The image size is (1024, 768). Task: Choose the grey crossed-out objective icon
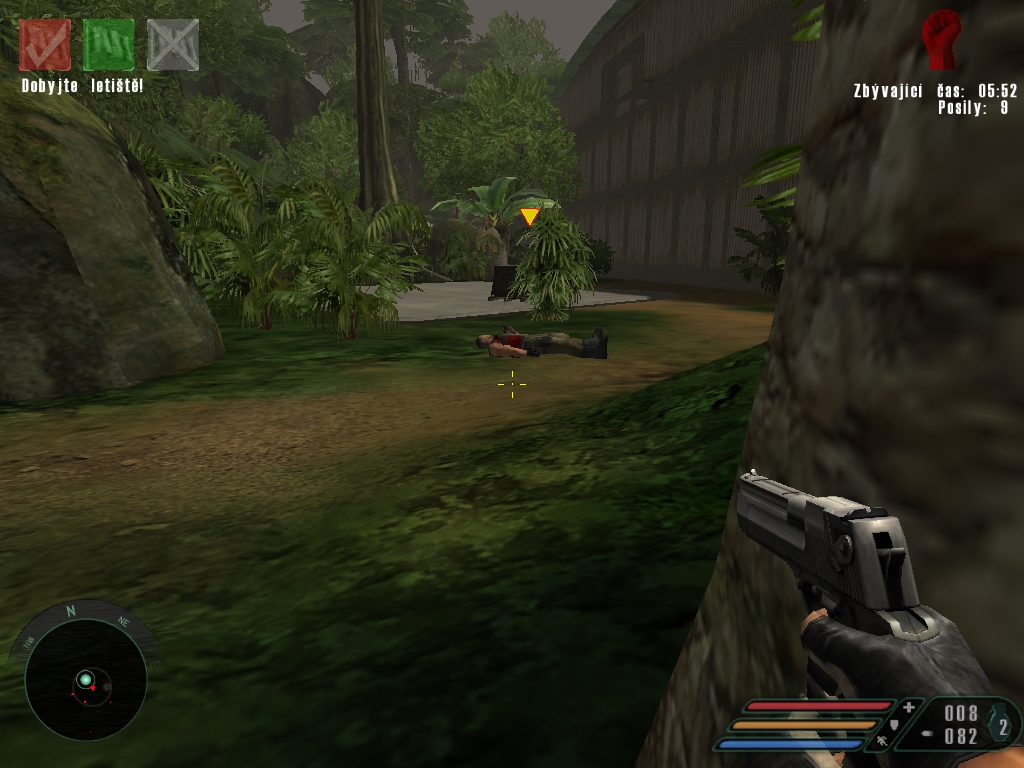(173, 45)
